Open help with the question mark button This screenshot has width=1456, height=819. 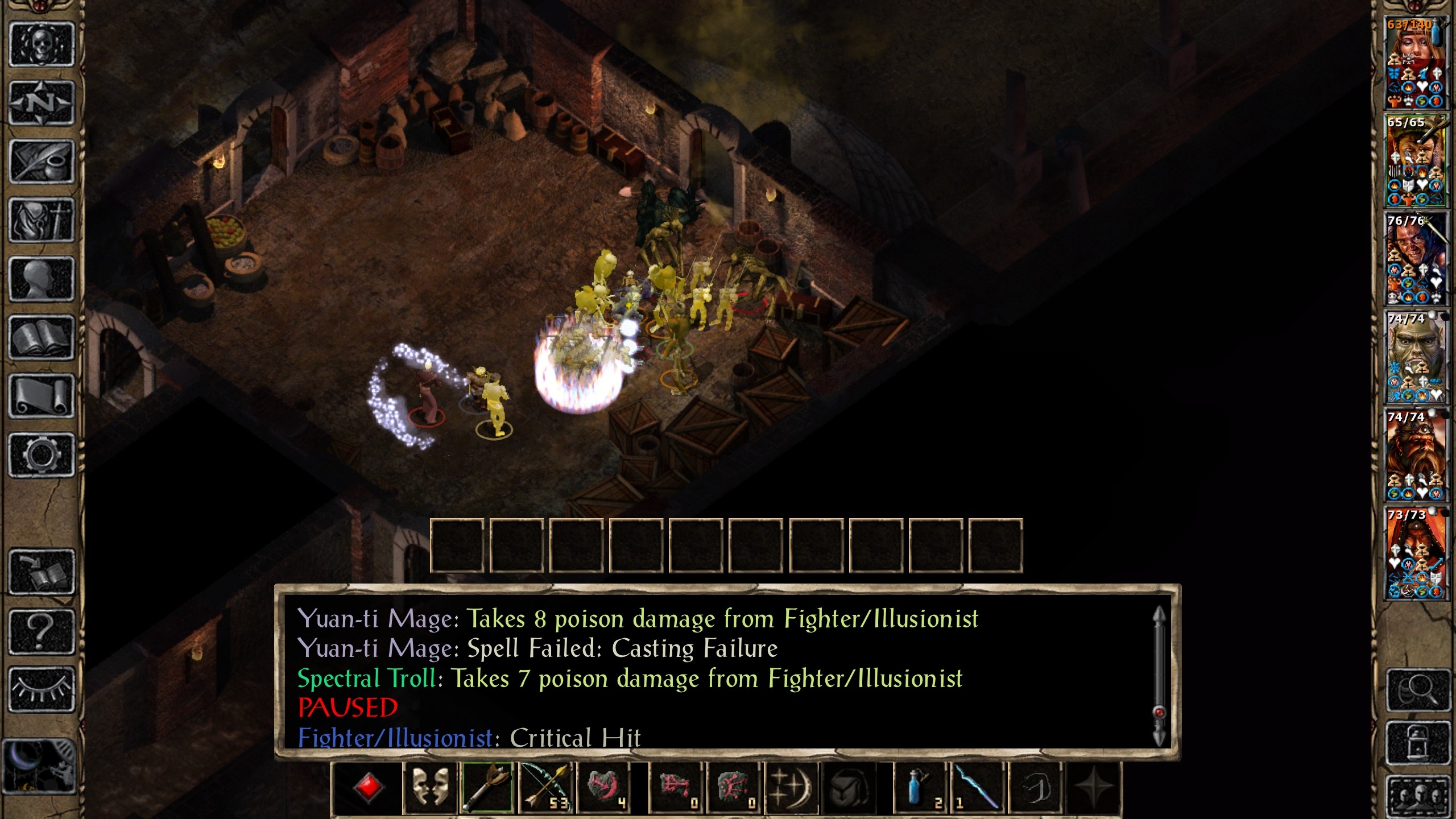(x=42, y=631)
